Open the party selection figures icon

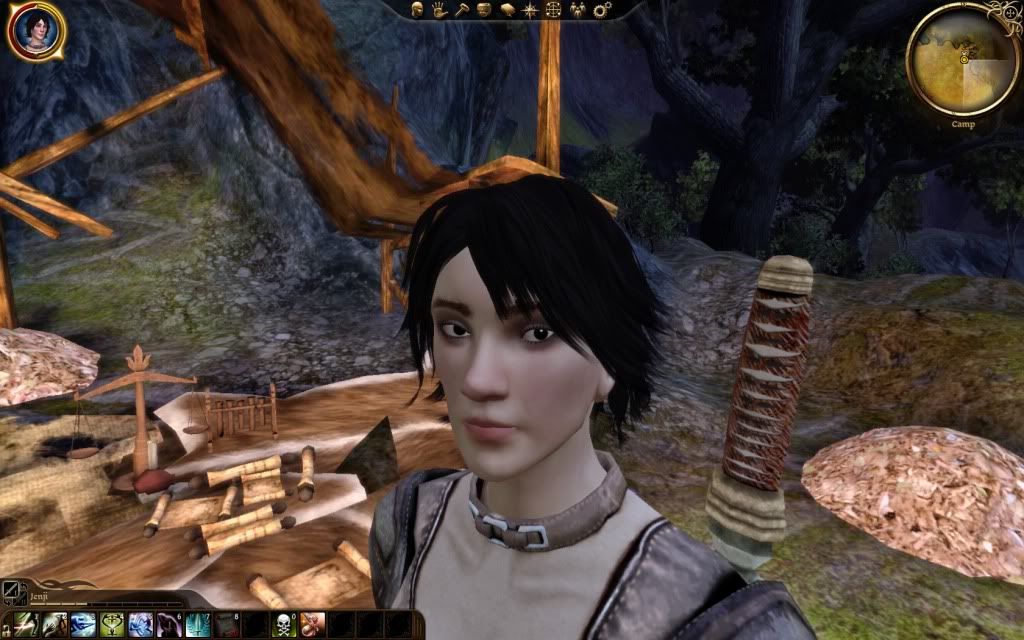point(575,10)
